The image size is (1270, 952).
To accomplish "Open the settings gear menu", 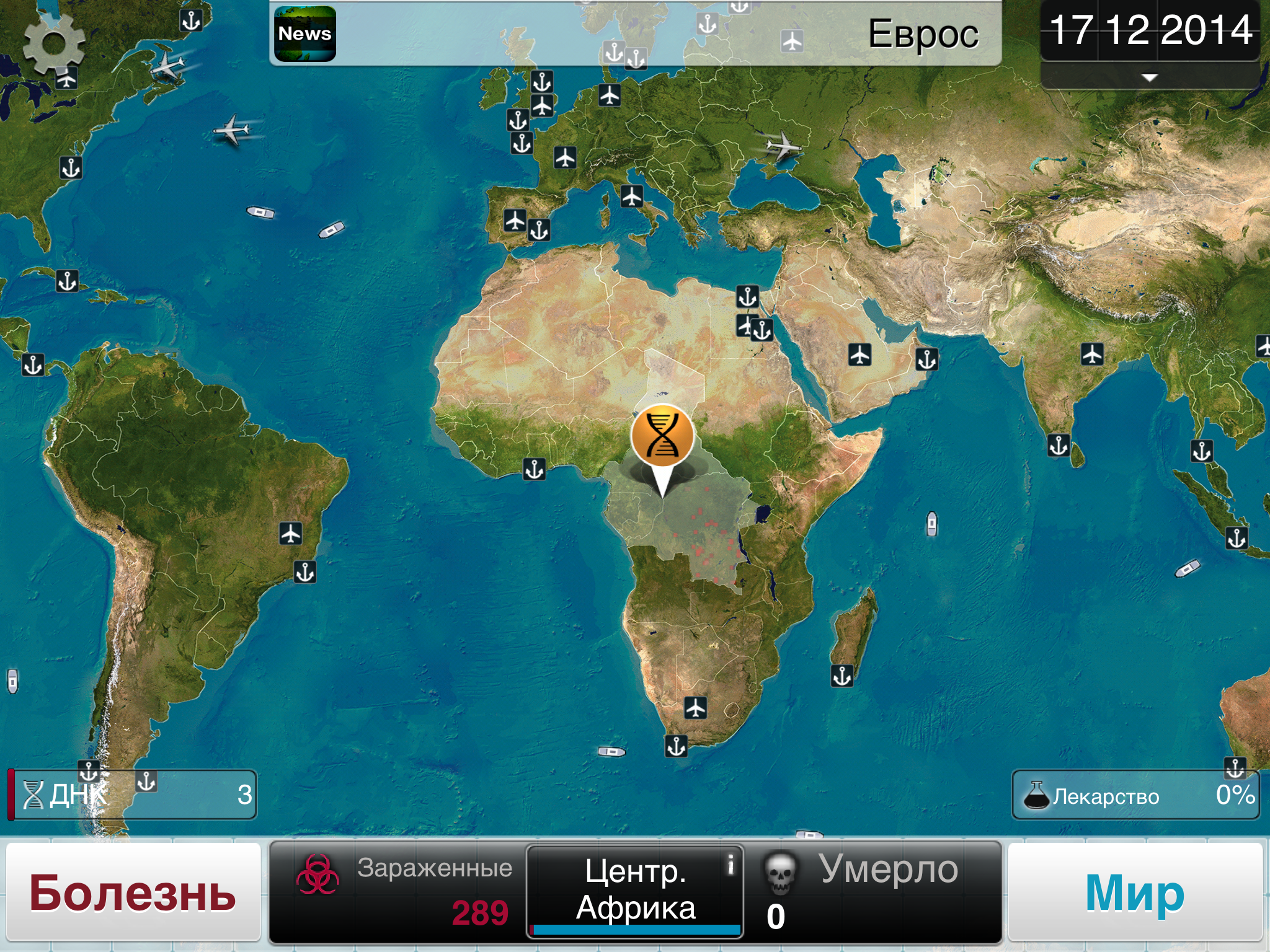I will click(53, 43).
